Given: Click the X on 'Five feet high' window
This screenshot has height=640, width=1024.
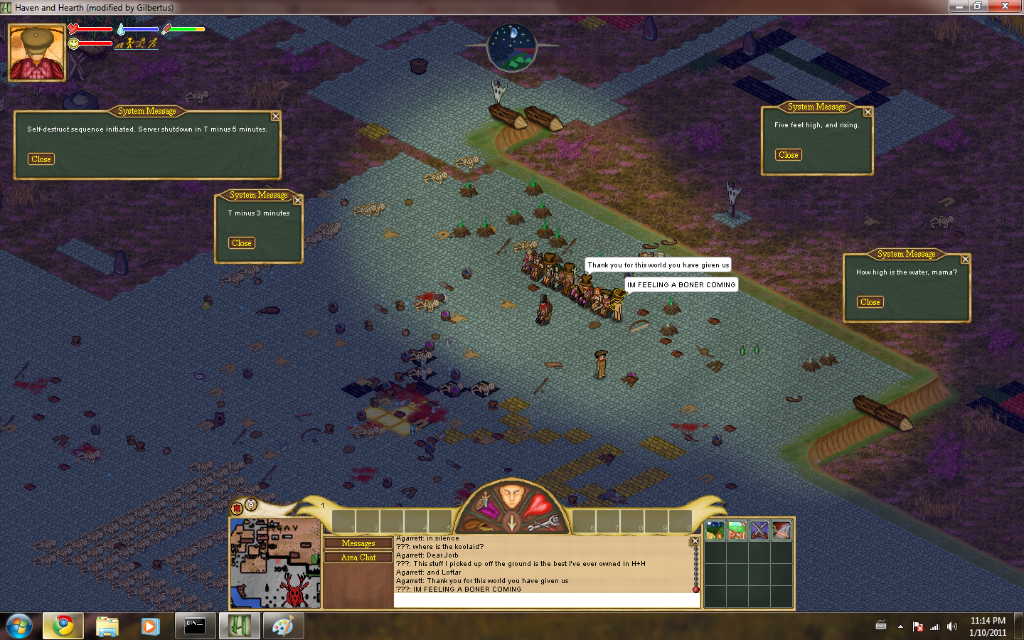Looking at the screenshot, I should point(868,112).
